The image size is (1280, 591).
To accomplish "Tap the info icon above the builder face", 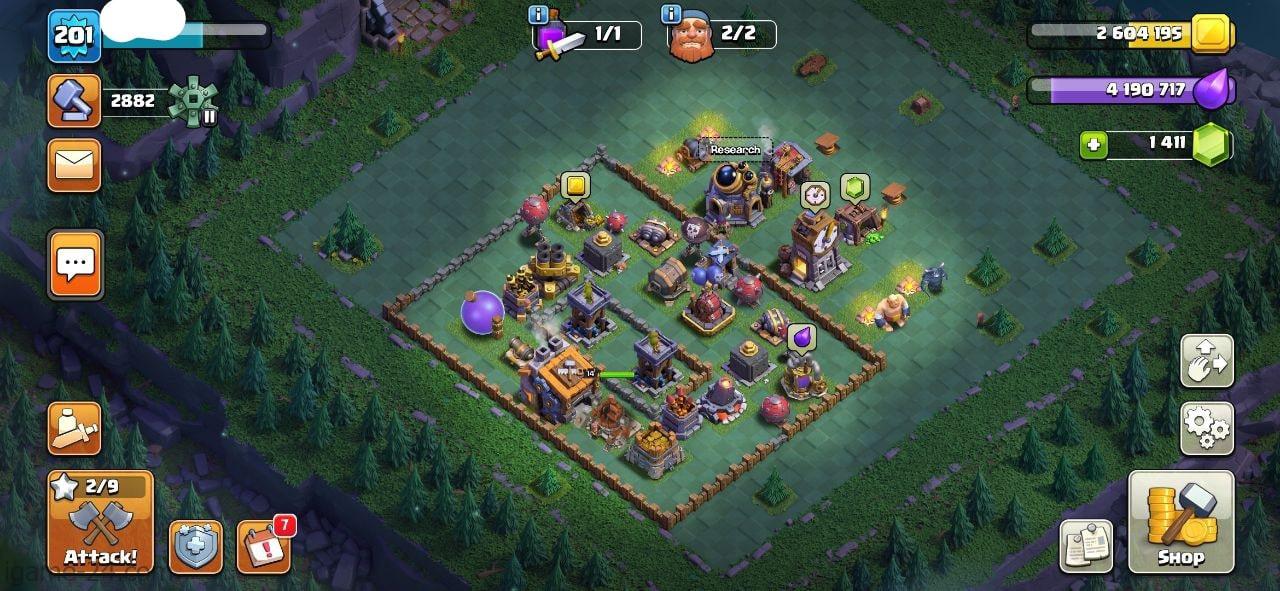I will pyautogui.click(x=672, y=14).
